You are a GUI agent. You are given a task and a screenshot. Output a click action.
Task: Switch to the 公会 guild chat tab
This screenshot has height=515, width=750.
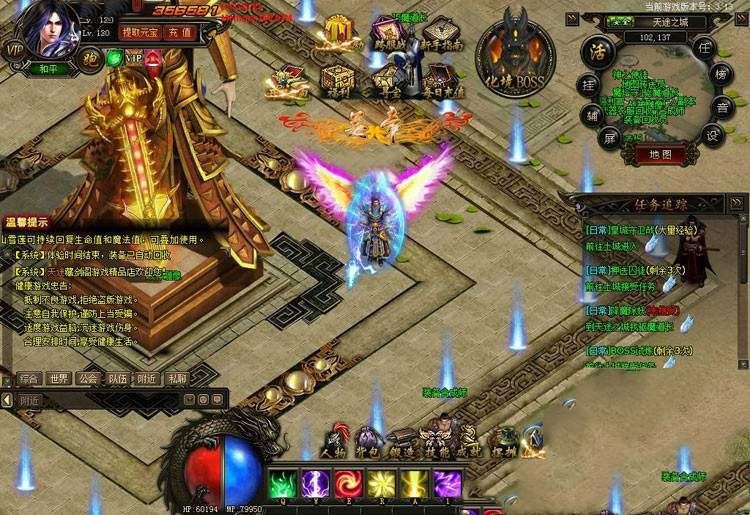[x=89, y=379]
